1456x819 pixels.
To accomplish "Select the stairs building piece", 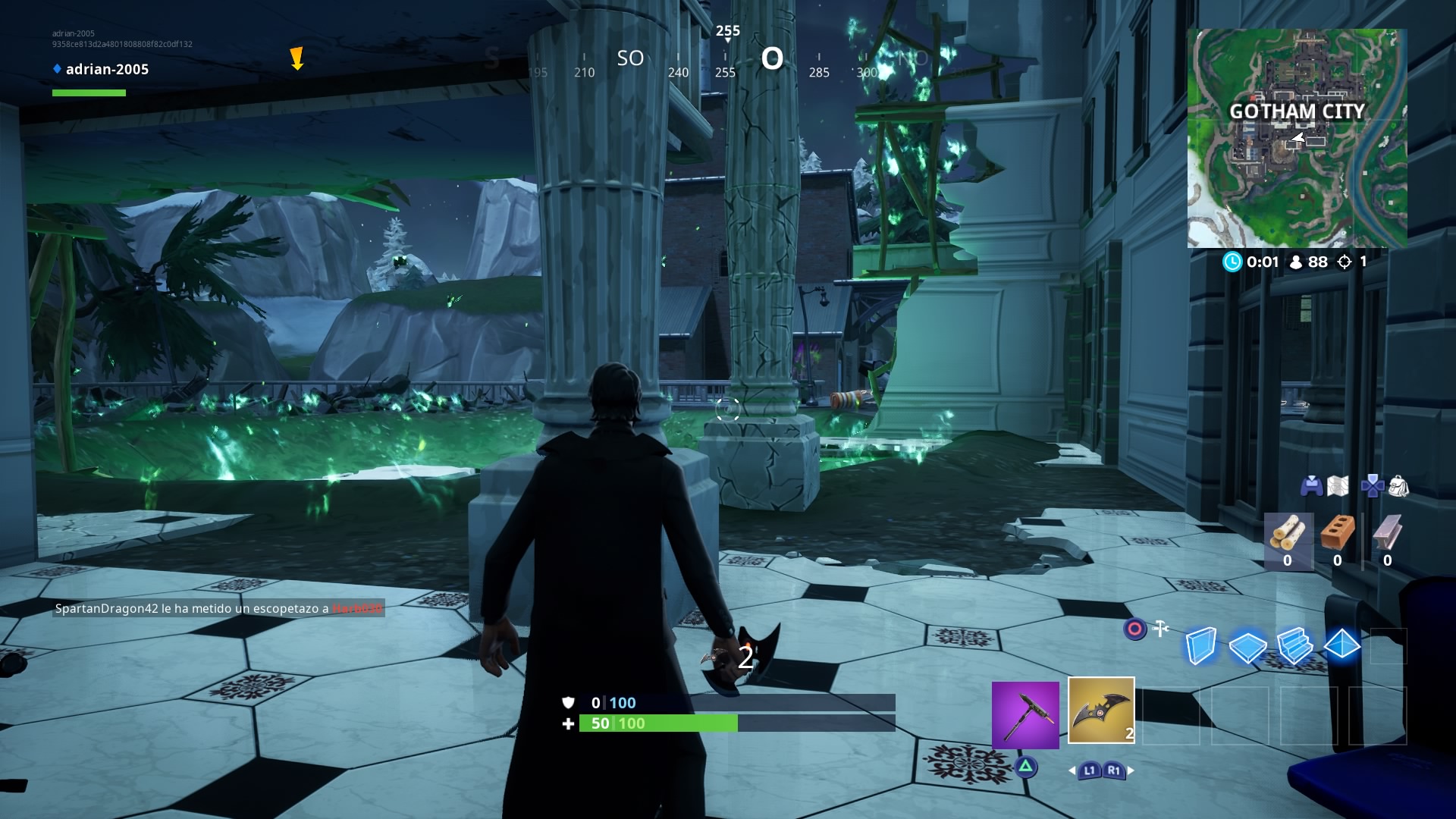I will [x=1294, y=646].
